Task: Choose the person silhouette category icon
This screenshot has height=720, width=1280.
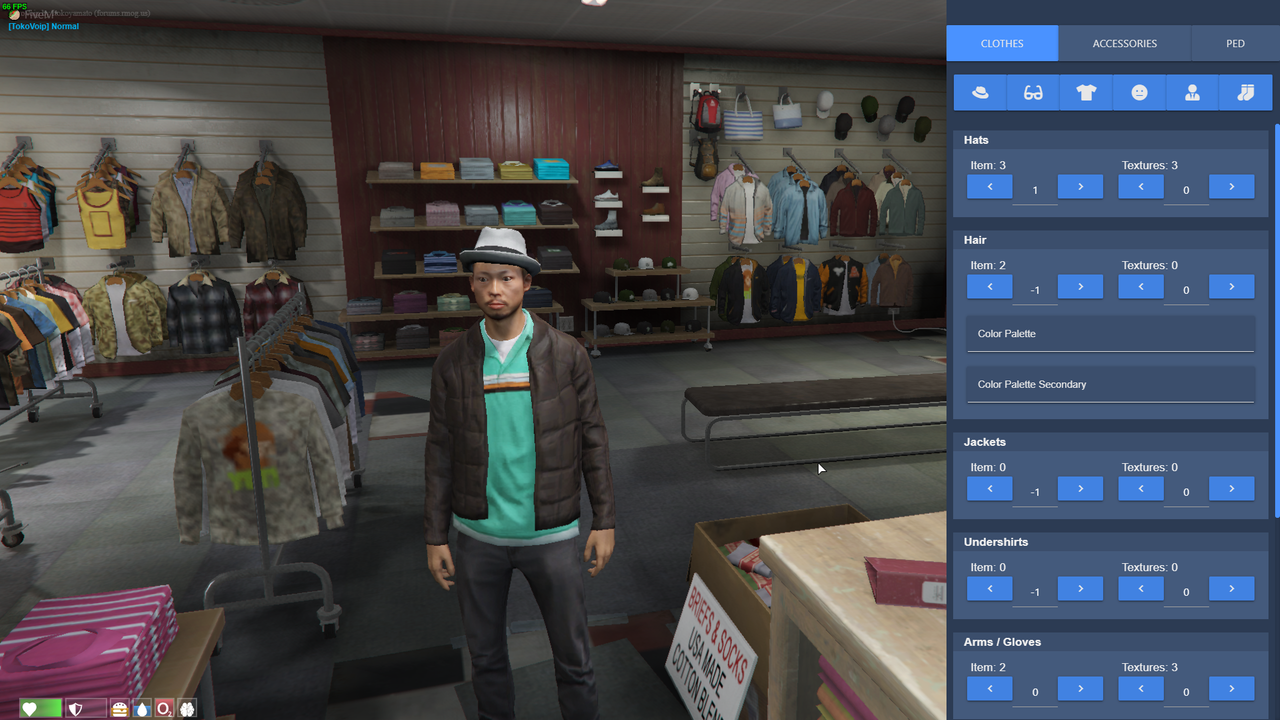Action: 1192,93
